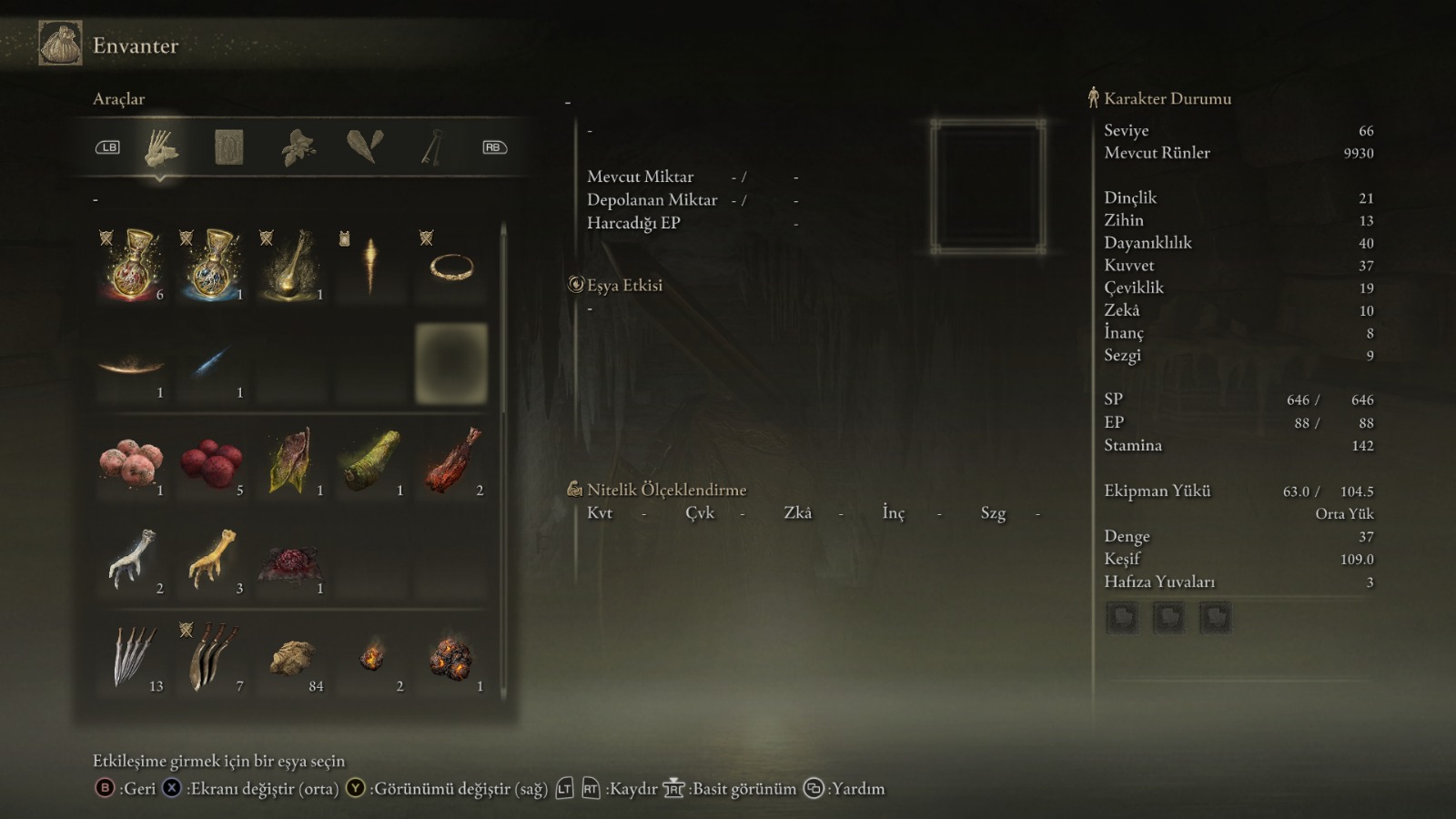Select the large glowing ember rock
The height and width of the screenshot is (819, 1456).
tap(451, 657)
